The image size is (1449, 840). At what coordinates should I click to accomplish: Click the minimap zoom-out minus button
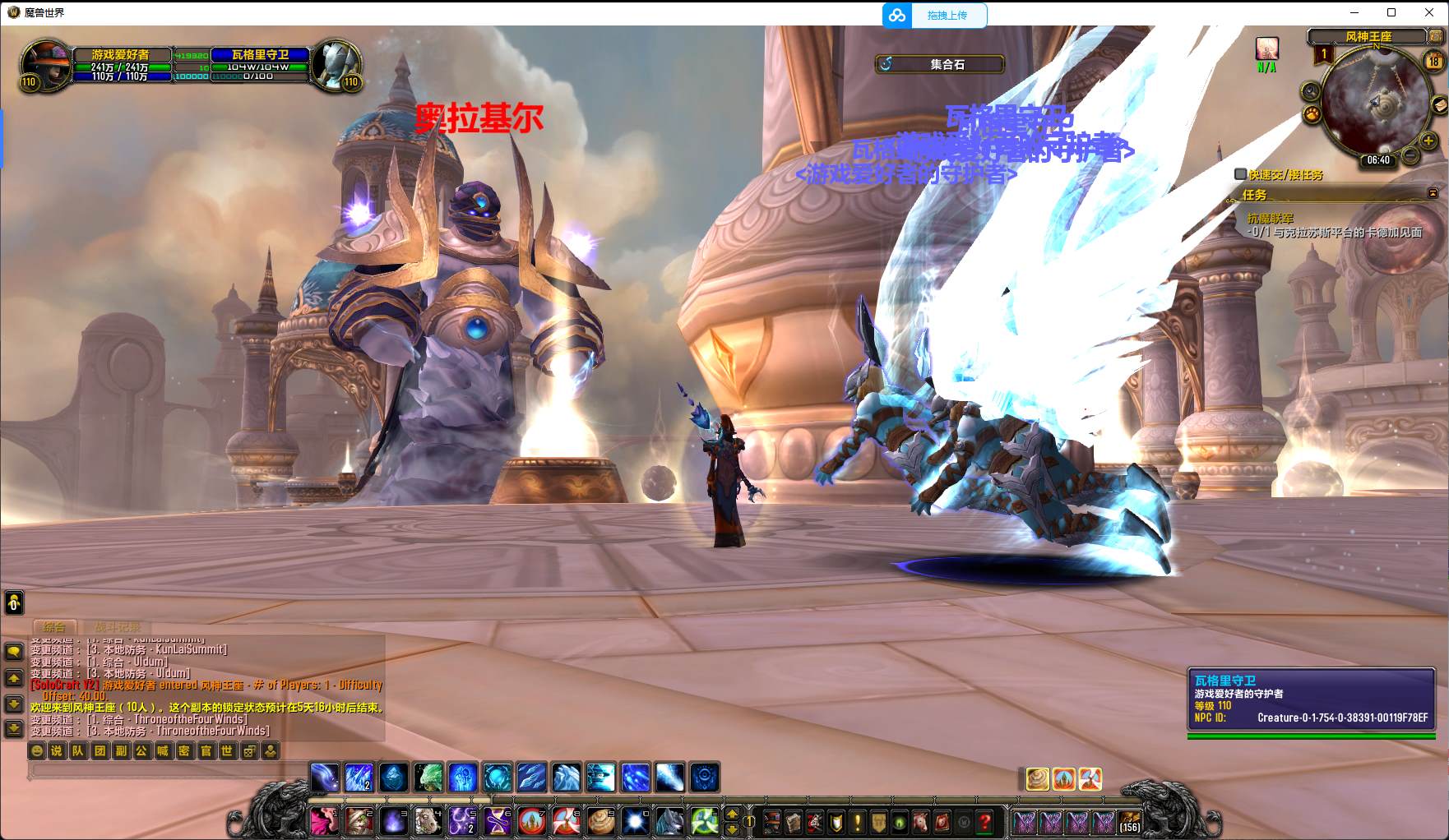1410,155
